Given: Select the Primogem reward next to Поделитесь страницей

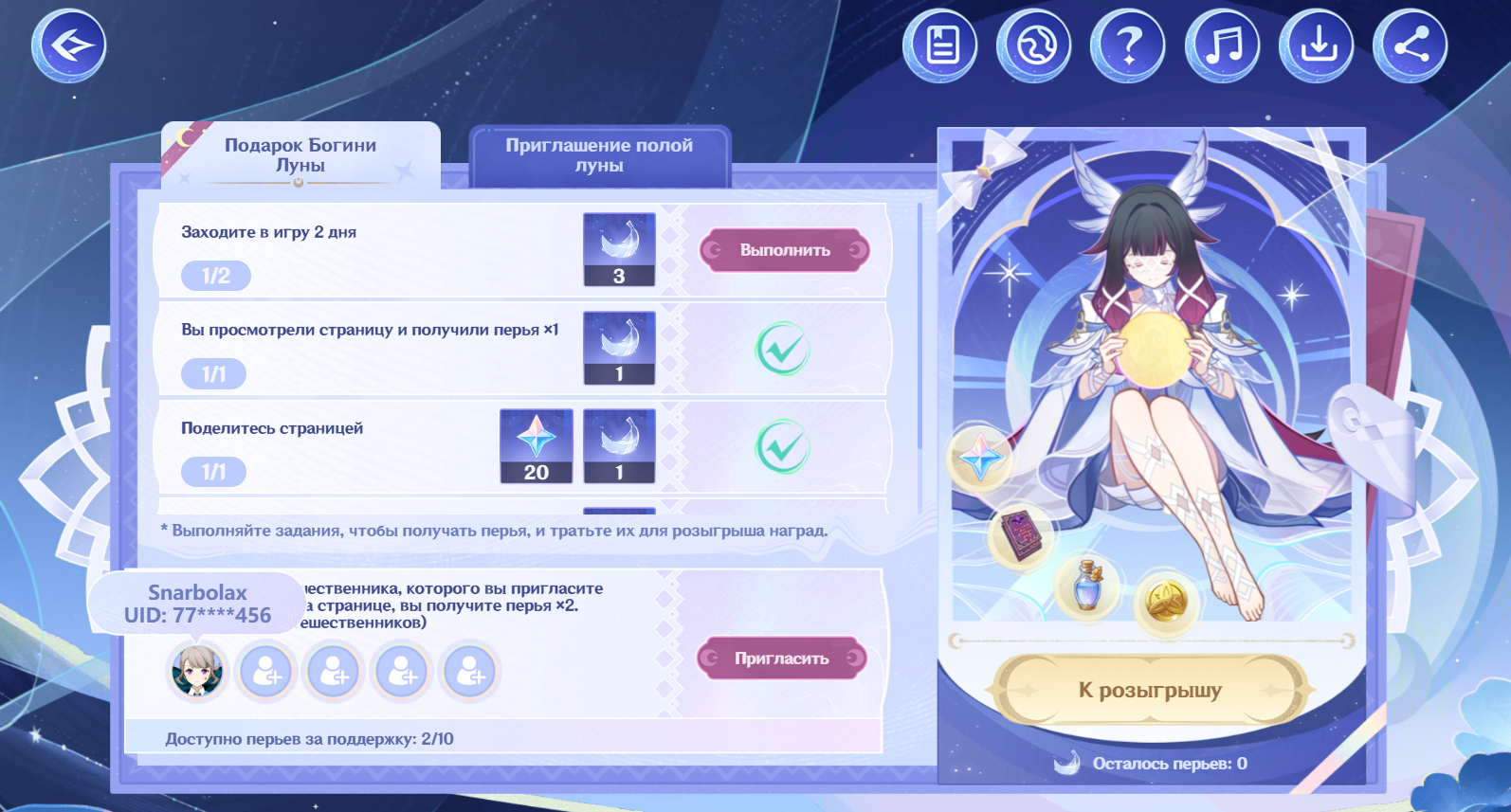Looking at the screenshot, I should [537, 446].
